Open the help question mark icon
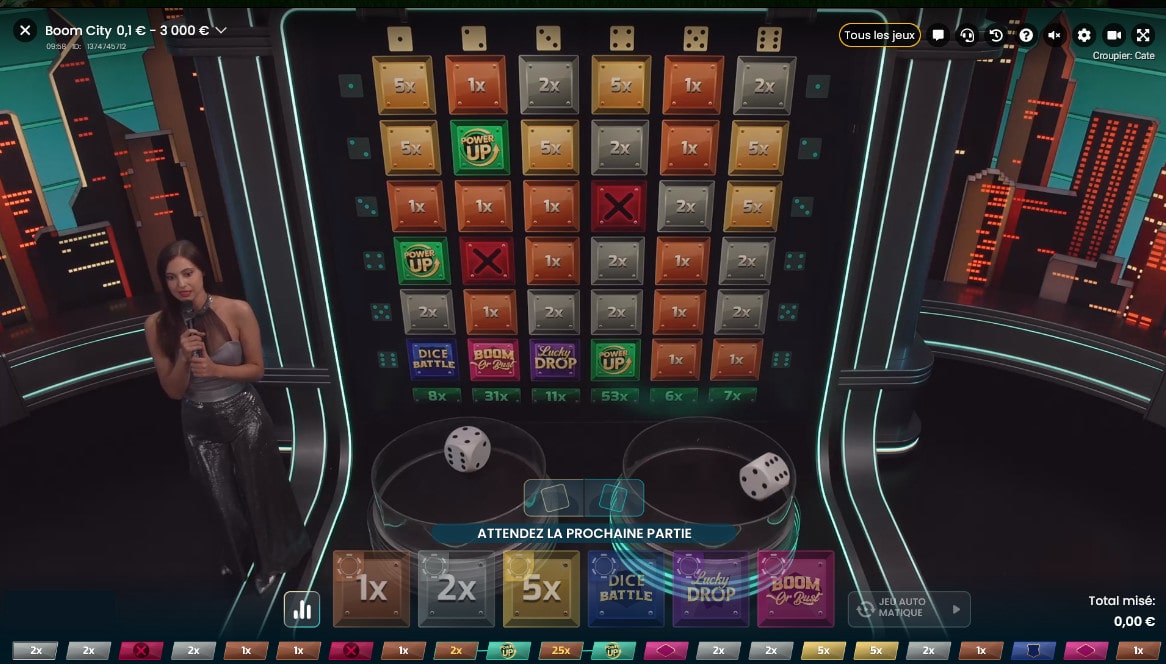Viewport: 1166px width, 664px height. (x=1025, y=35)
